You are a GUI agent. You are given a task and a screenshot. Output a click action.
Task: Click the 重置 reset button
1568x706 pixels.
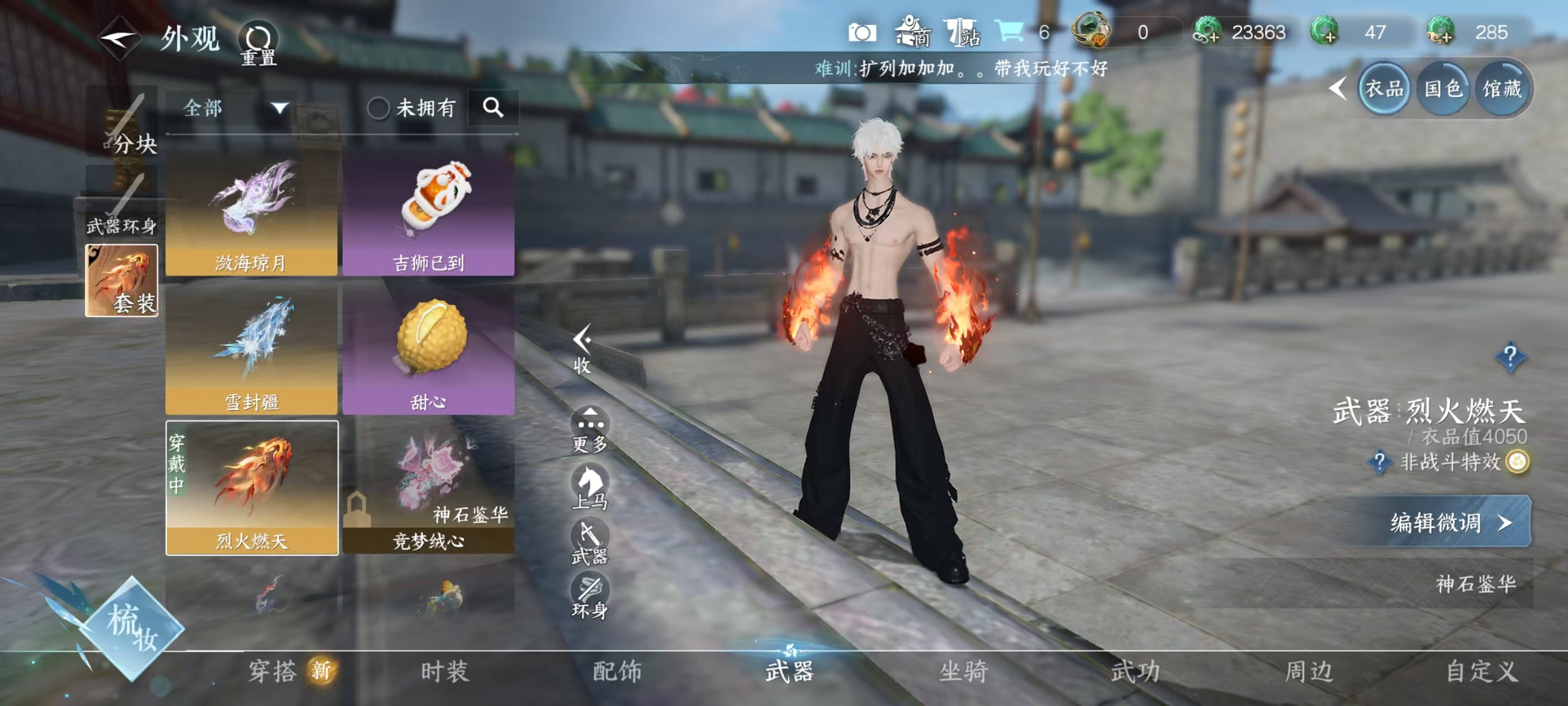(x=258, y=44)
